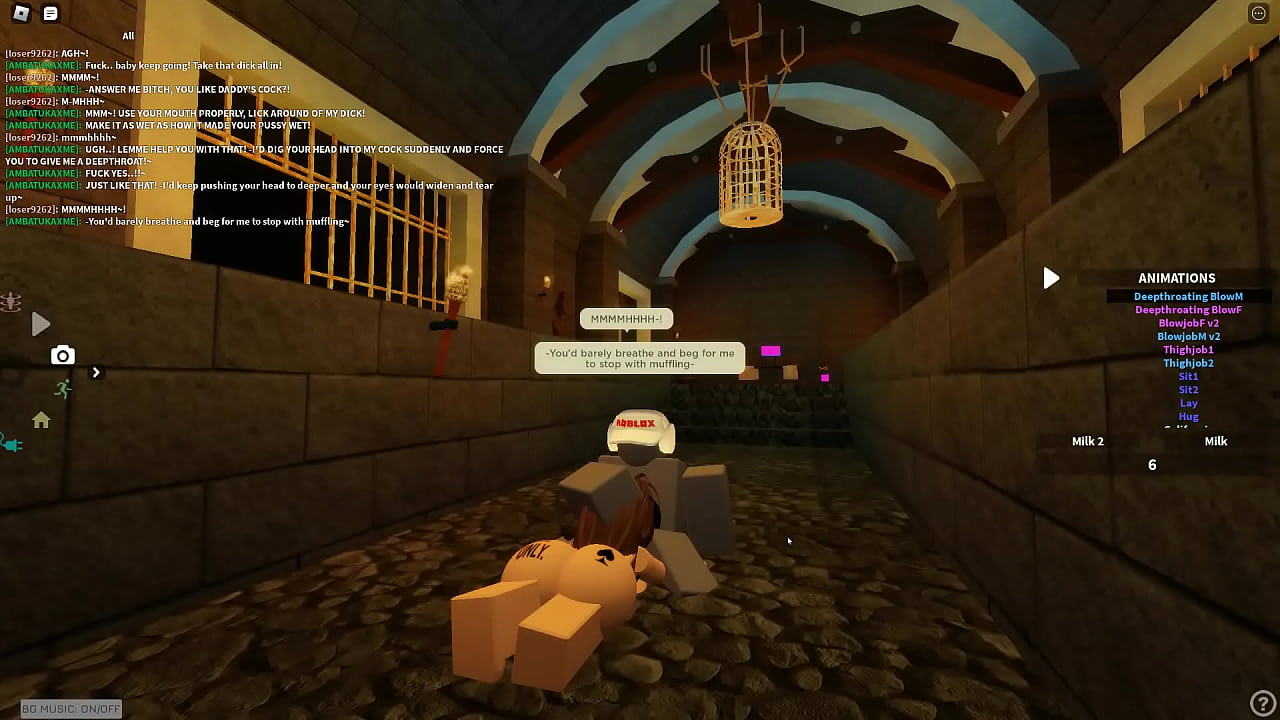
Task: Activate the Thighjob1 animation
Action: [1188, 349]
